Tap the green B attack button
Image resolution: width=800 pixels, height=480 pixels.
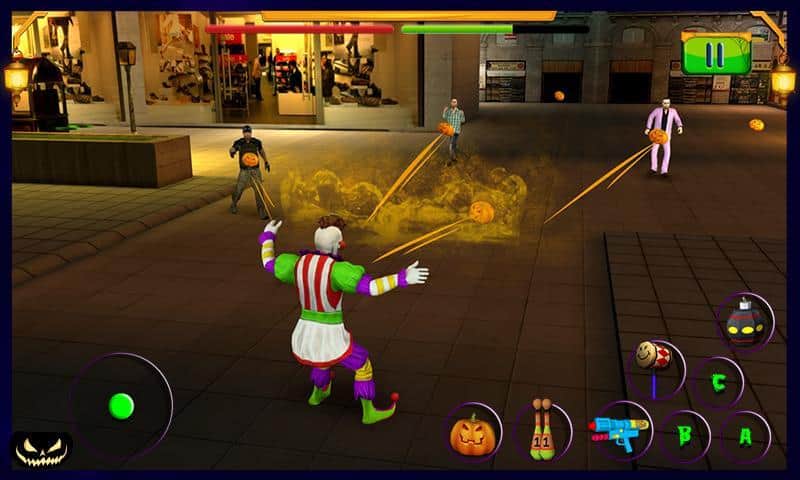click(x=685, y=435)
